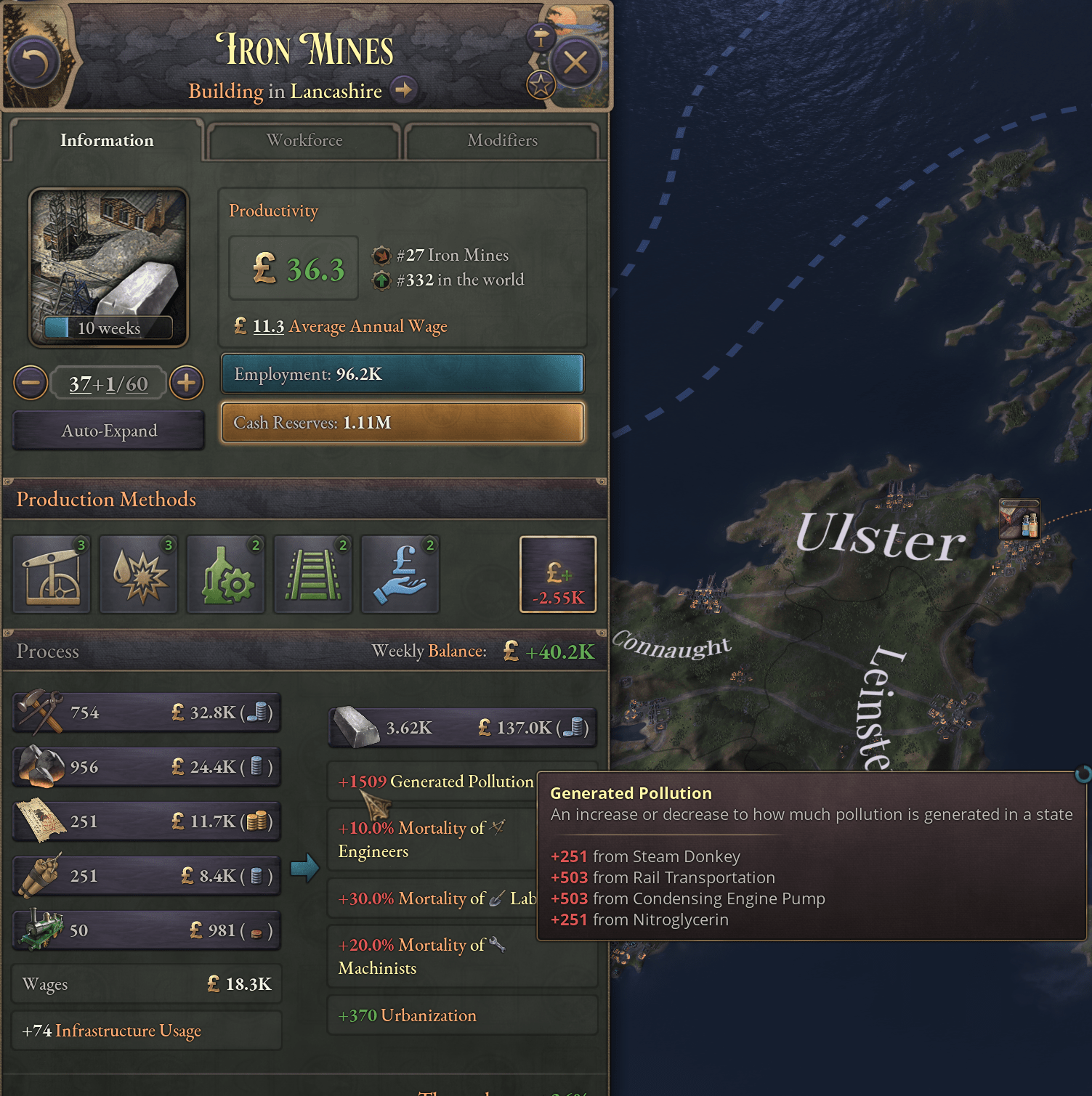
Task: Open the ownership production method icon
Action: pos(400,575)
